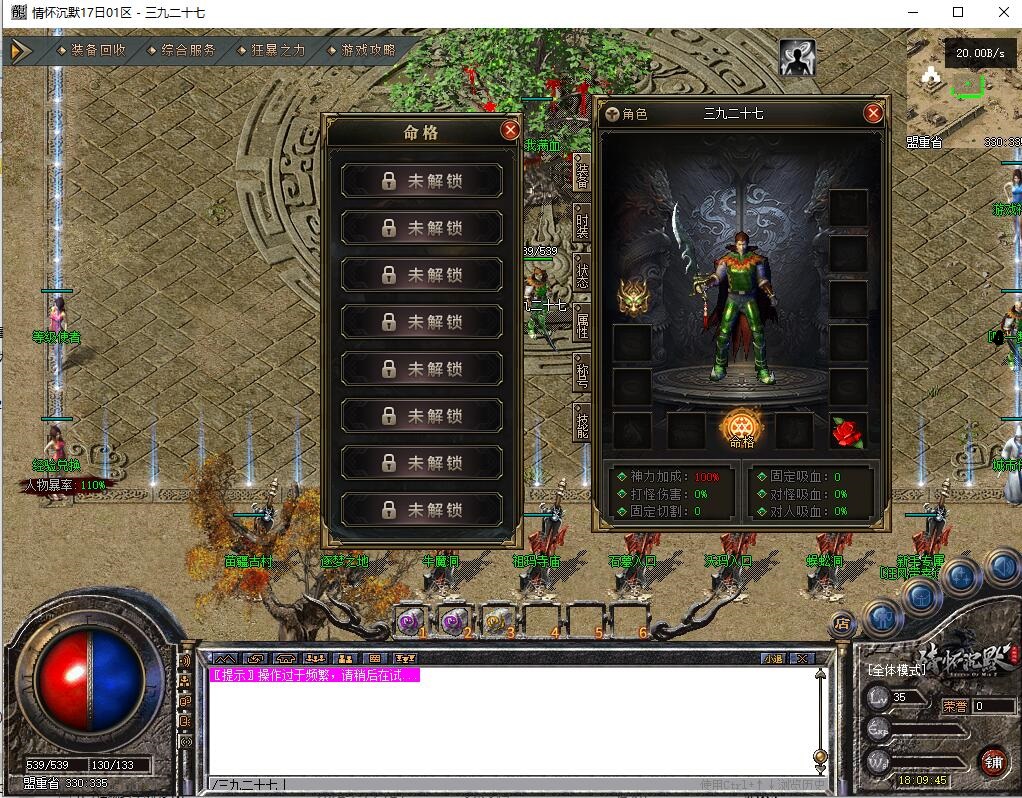The width and height of the screenshot is (1022, 798).
Task: Use the yellow scroll in hotbar slot 3
Action: click(497, 621)
